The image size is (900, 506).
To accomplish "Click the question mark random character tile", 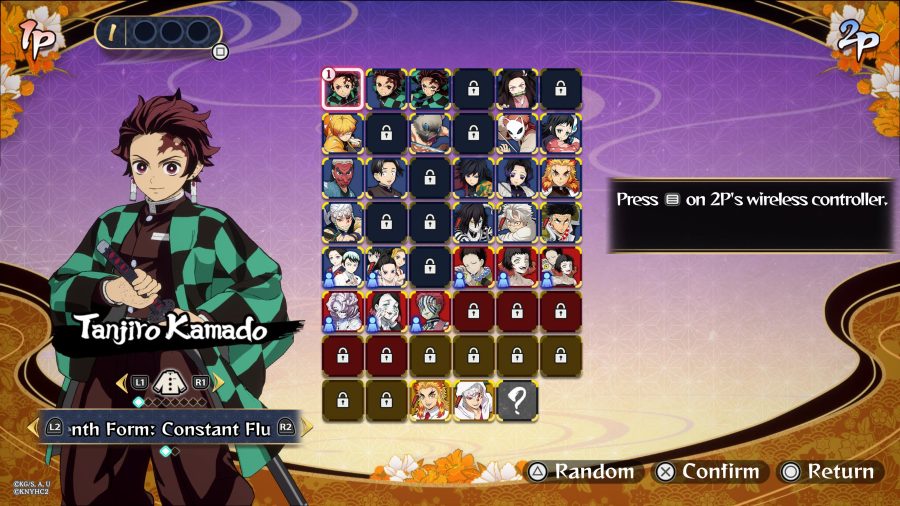I will (x=518, y=400).
